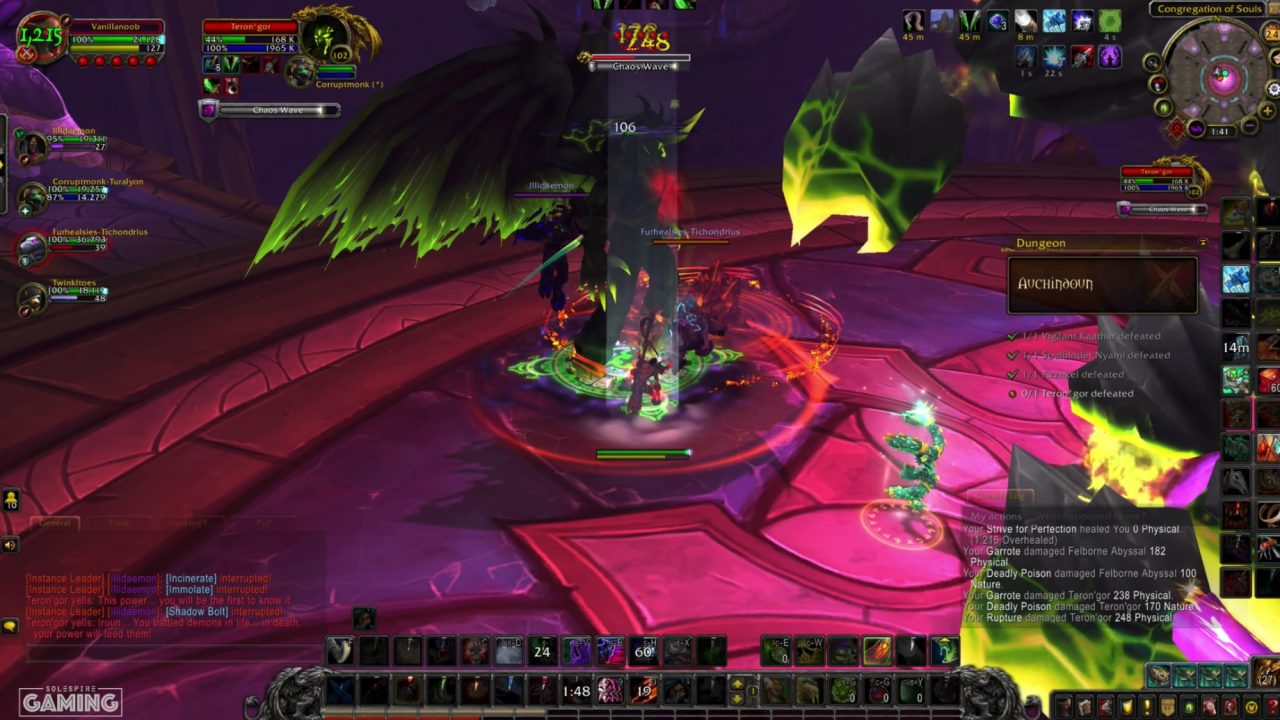This screenshot has height=720, width=1280.
Task: Open the PvP chat tab
Action: [x=264, y=522]
